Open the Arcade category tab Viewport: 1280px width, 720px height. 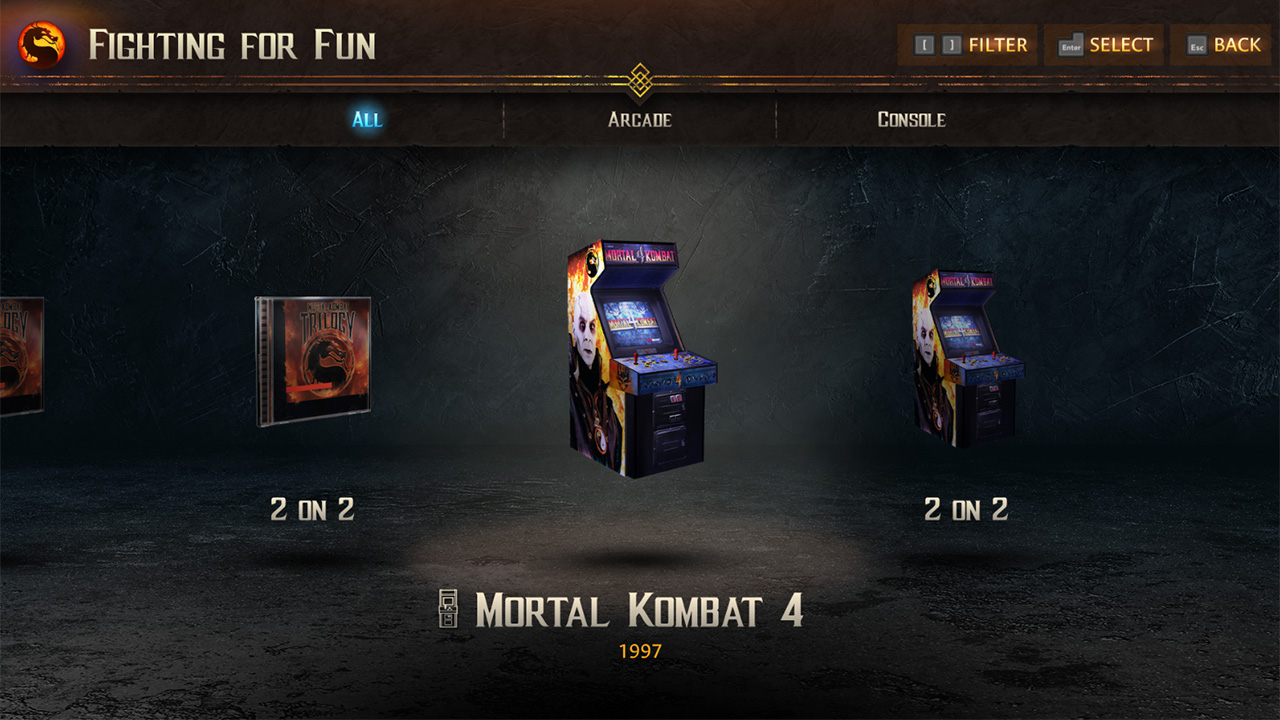point(640,119)
